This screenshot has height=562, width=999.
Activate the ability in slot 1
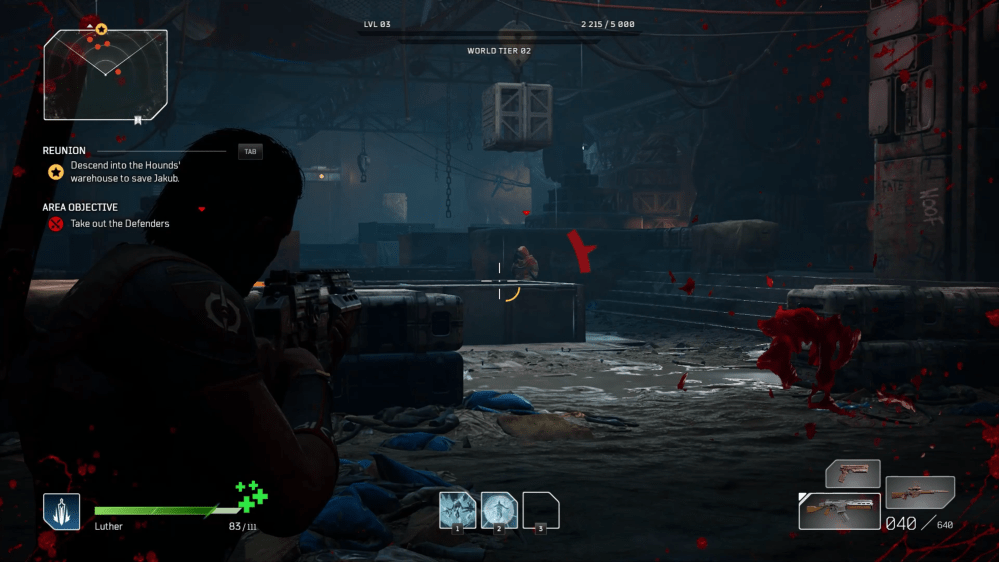click(x=457, y=510)
